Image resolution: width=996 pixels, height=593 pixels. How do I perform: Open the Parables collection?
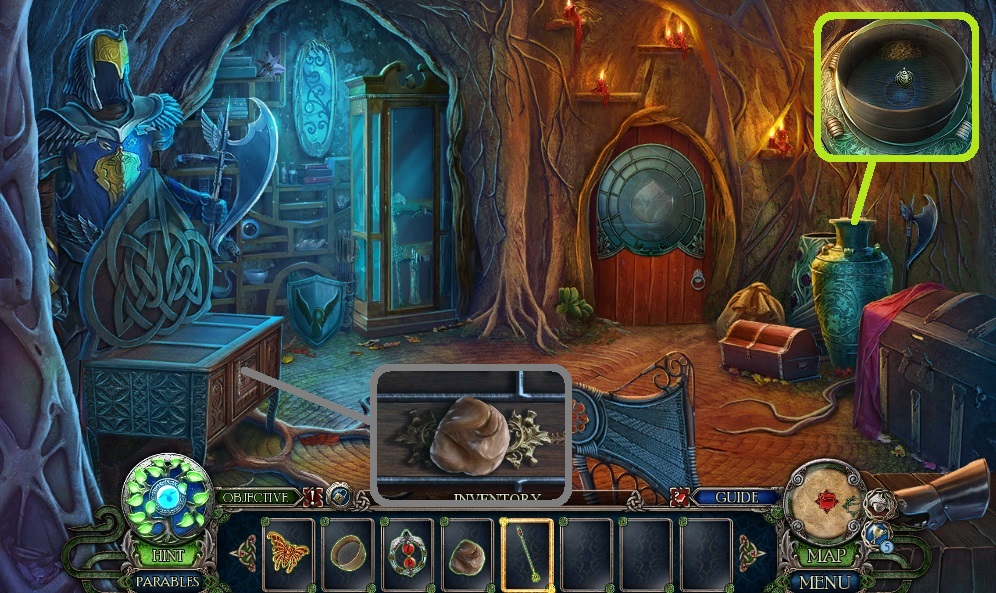(165, 579)
